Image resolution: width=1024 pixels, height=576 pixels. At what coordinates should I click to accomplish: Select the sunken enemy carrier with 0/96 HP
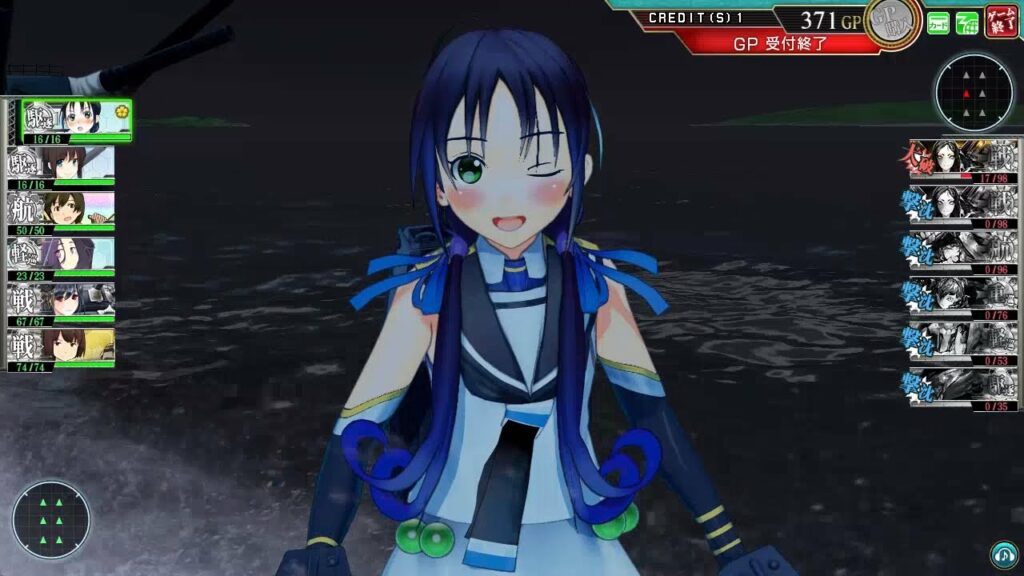tap(960, 252)
